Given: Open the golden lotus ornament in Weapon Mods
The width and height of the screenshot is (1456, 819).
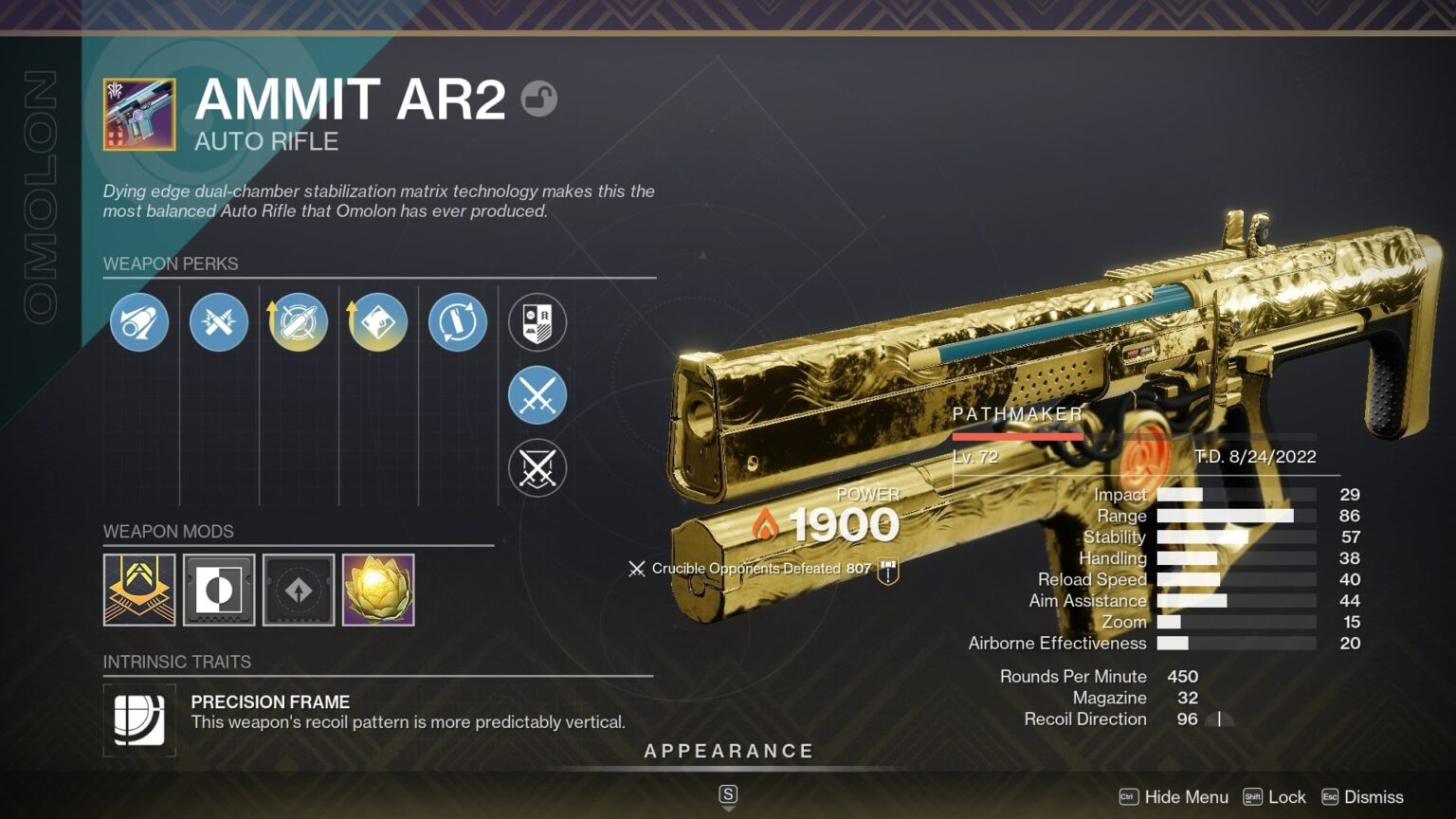Looking at the screenshot, I should pos(377,590).
